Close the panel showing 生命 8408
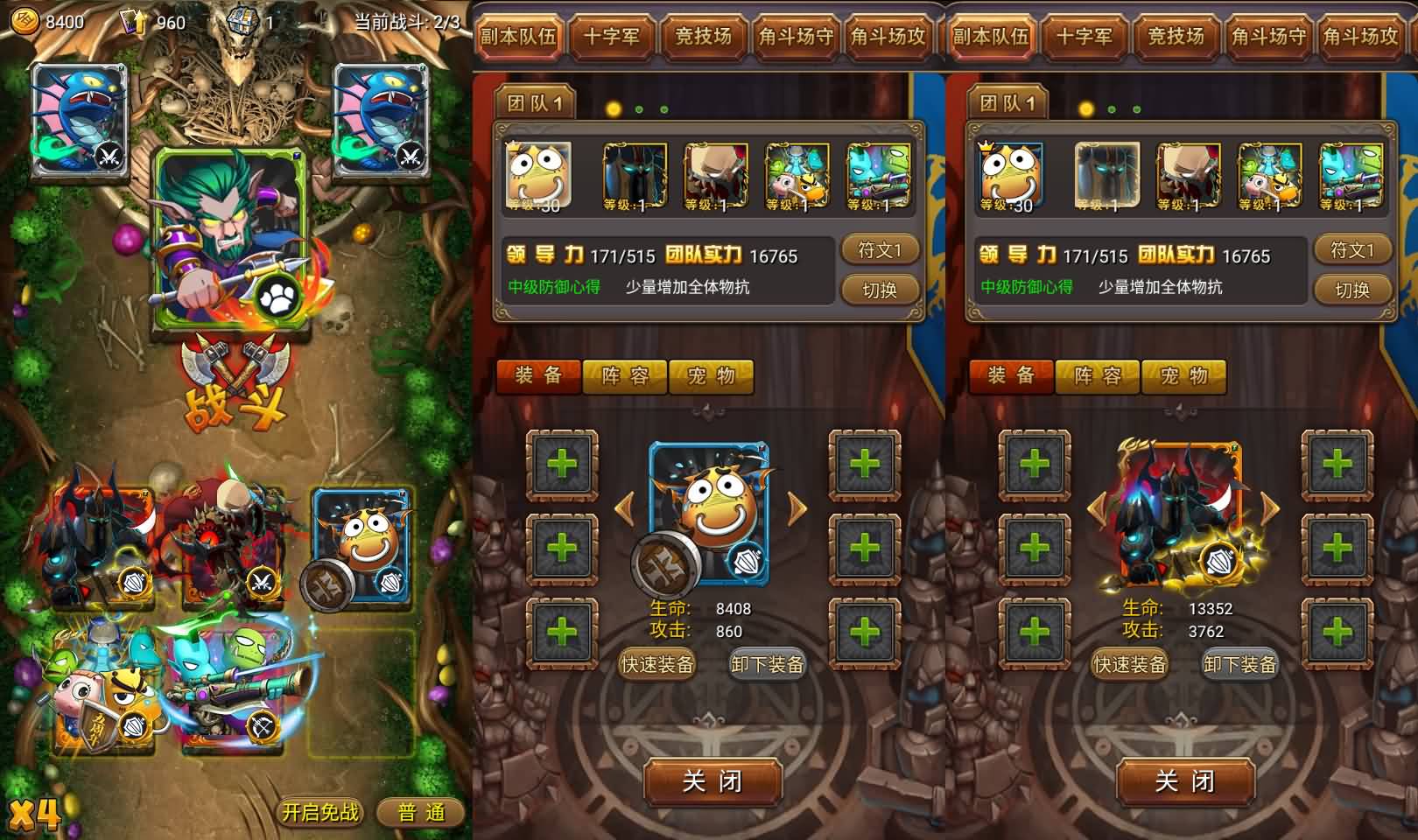Viewport: 1418px width, 840px height. 713,780
